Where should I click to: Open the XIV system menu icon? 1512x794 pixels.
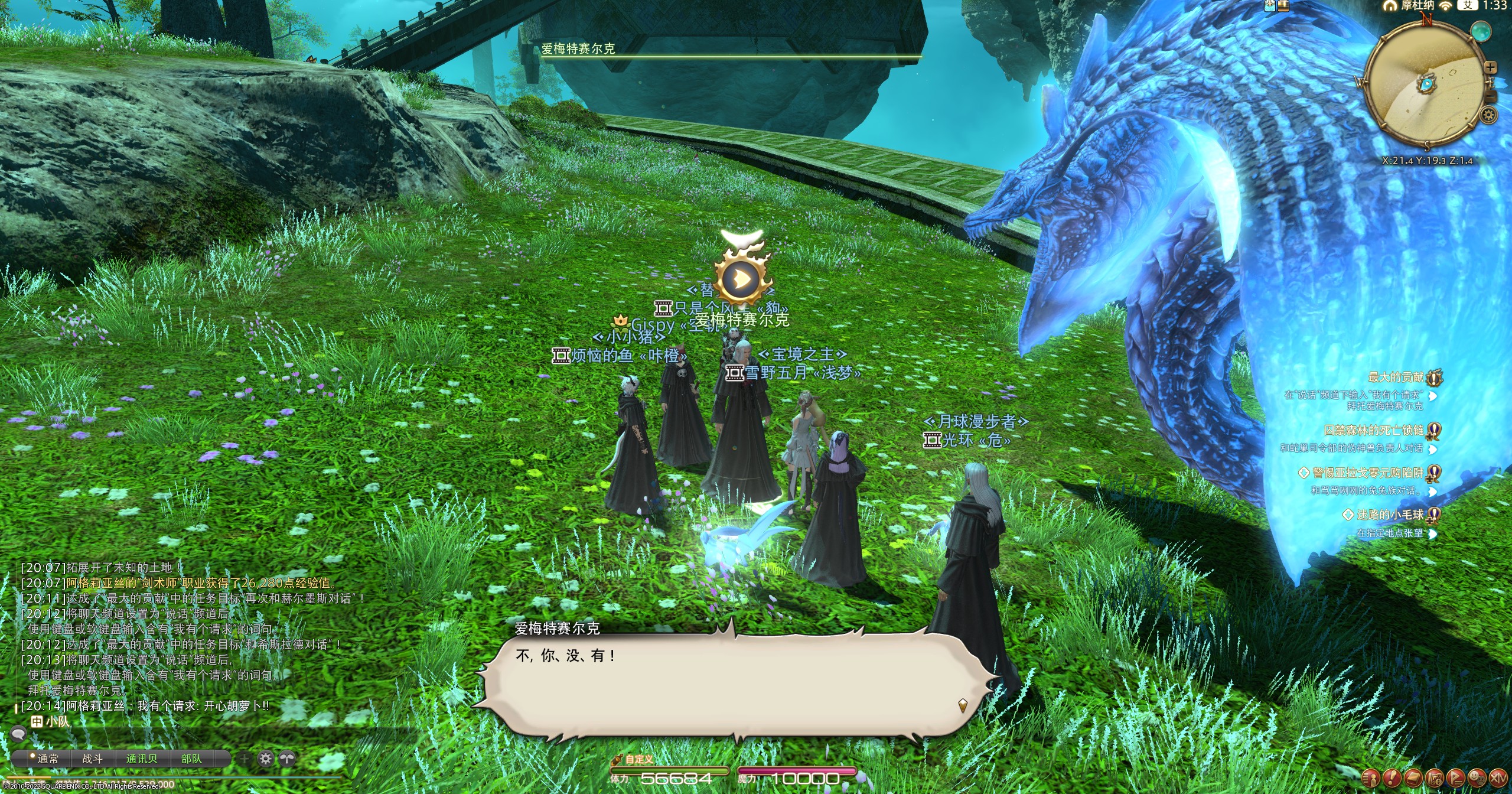pyautogui.click(x=1498, y=777)
